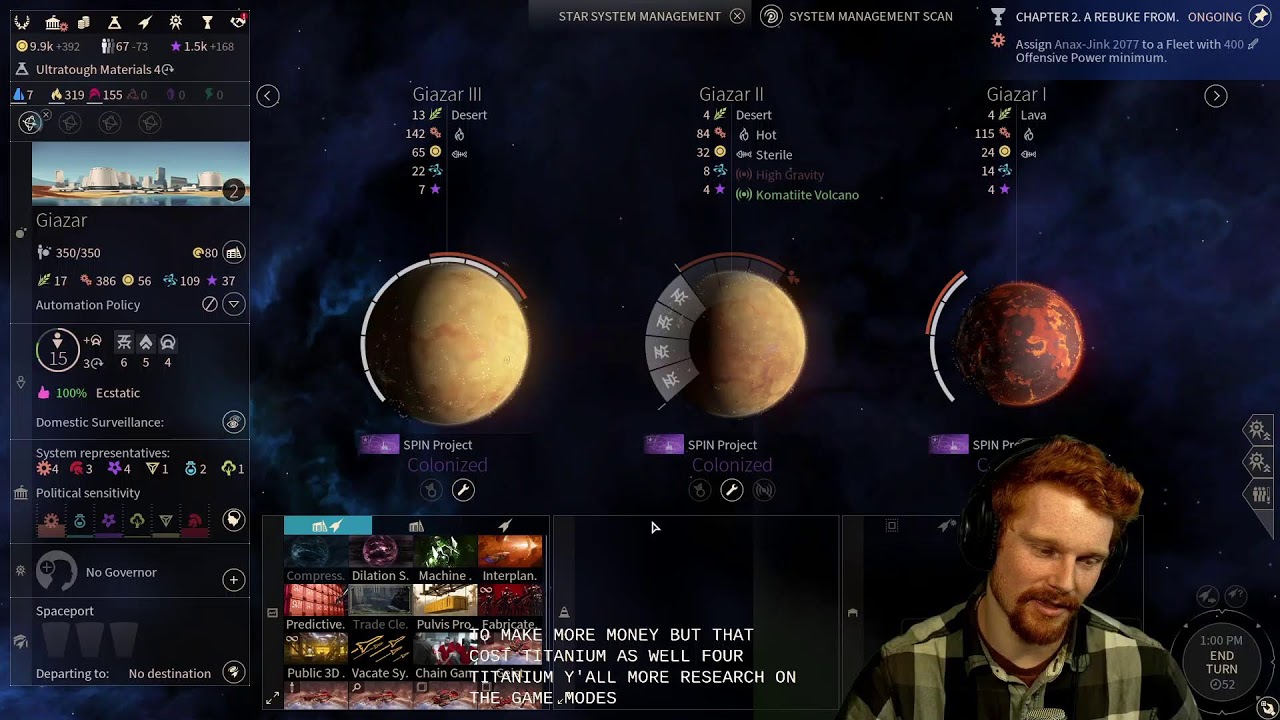Open the System Management Scan view
Viewport: 1280px width, 720px height.
tap(771, 16)
